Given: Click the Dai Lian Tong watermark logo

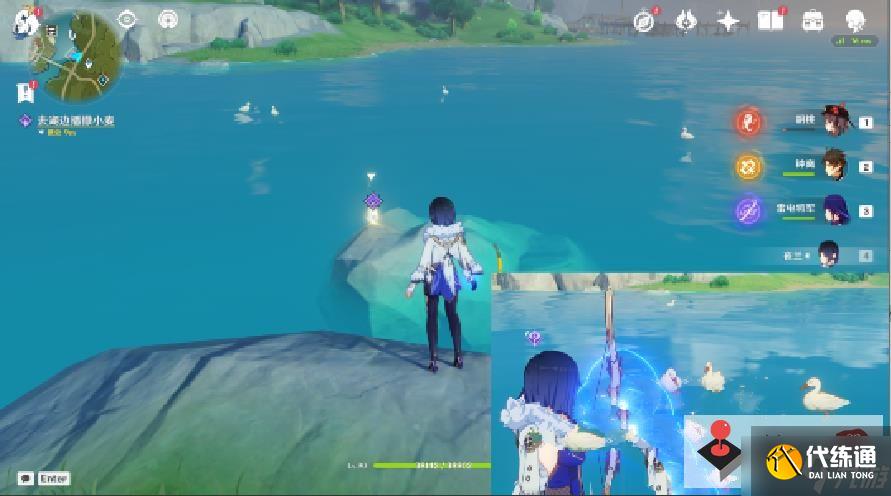Looking at the screenshot, I should coord(820,461).
